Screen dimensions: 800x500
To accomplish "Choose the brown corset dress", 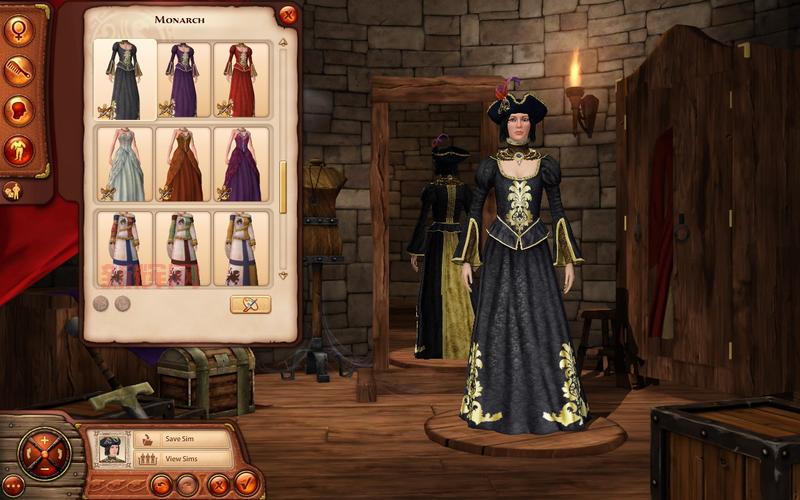I will click(183, 164).
